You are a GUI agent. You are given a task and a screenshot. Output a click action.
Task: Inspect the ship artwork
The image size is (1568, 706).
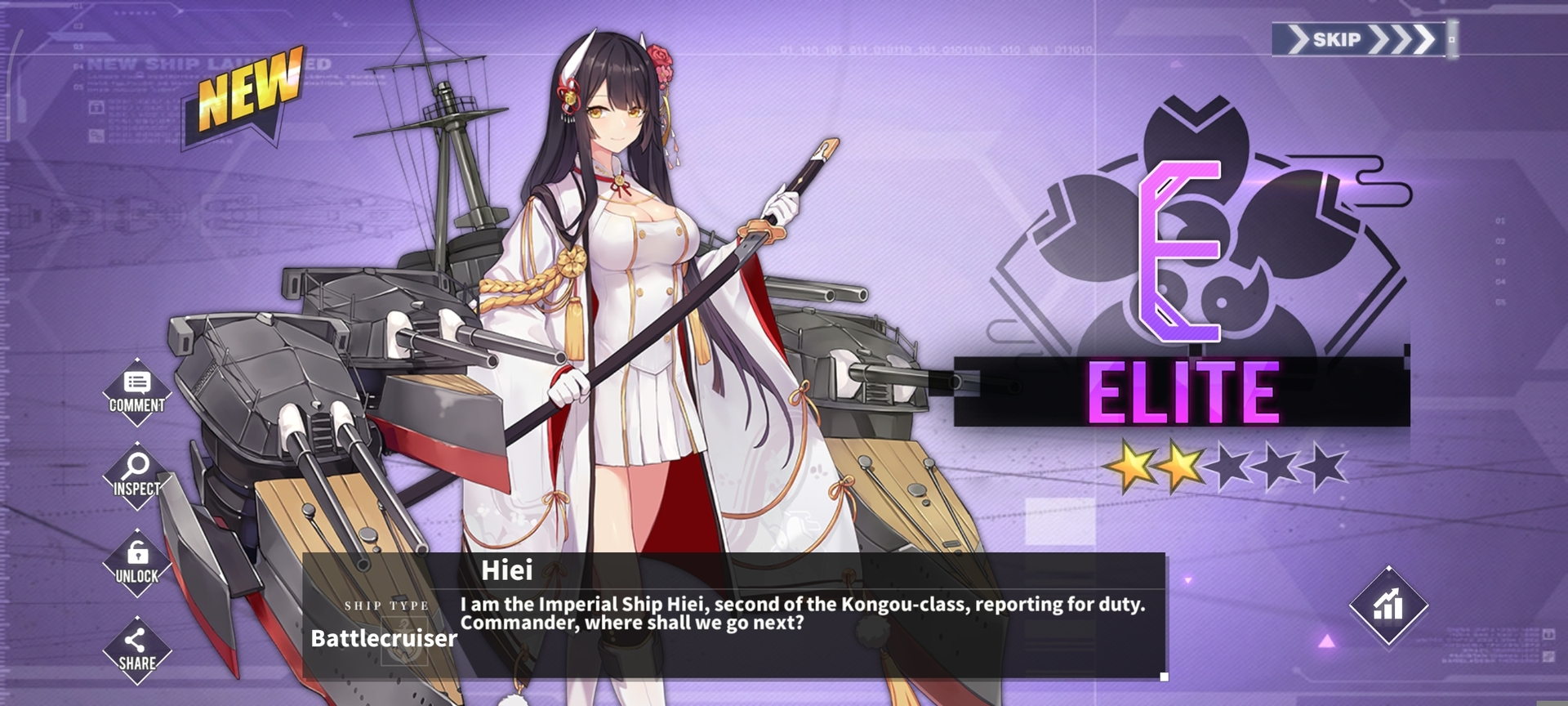click(136, 476)
